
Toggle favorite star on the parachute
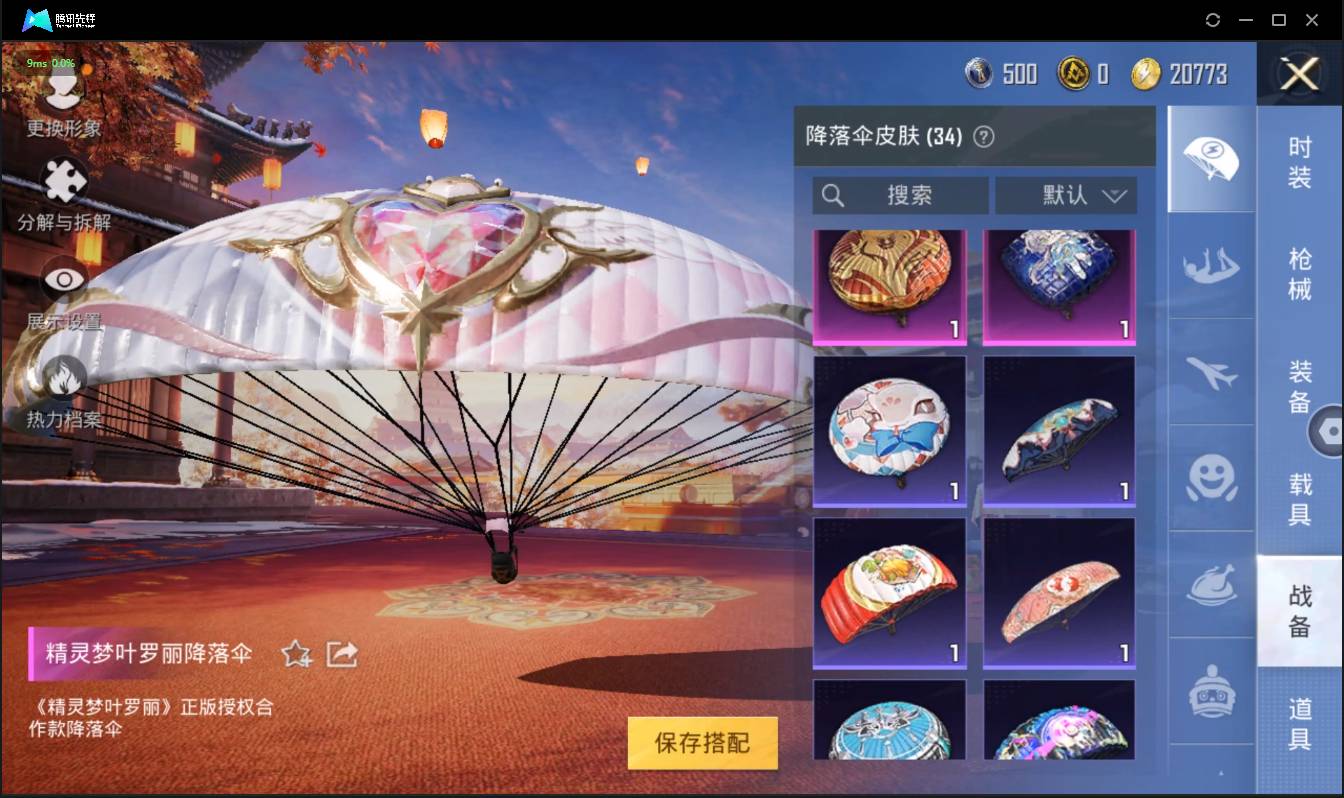(x=296, y=652)
